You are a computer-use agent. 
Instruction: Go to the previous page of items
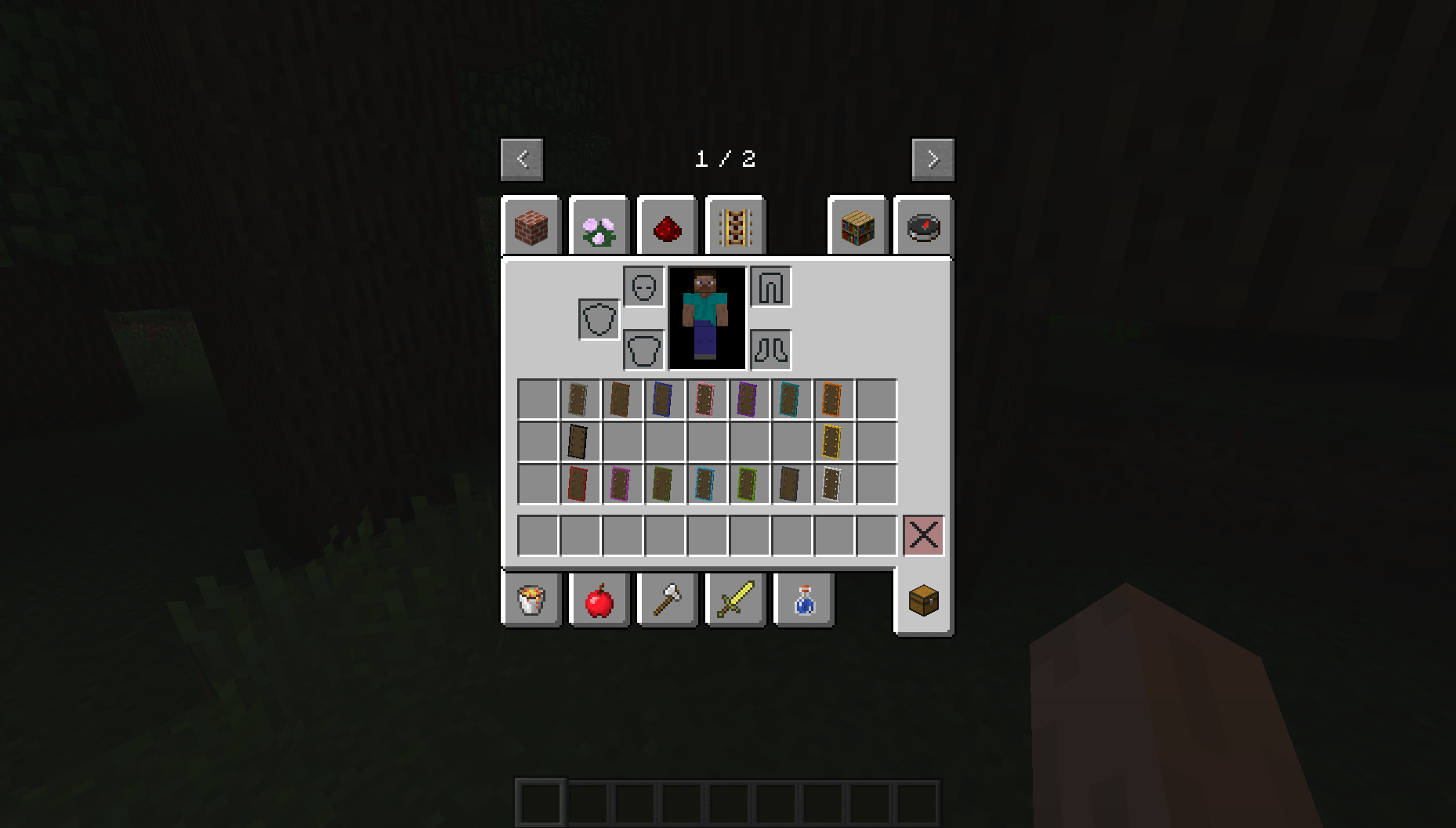point(523,159)
